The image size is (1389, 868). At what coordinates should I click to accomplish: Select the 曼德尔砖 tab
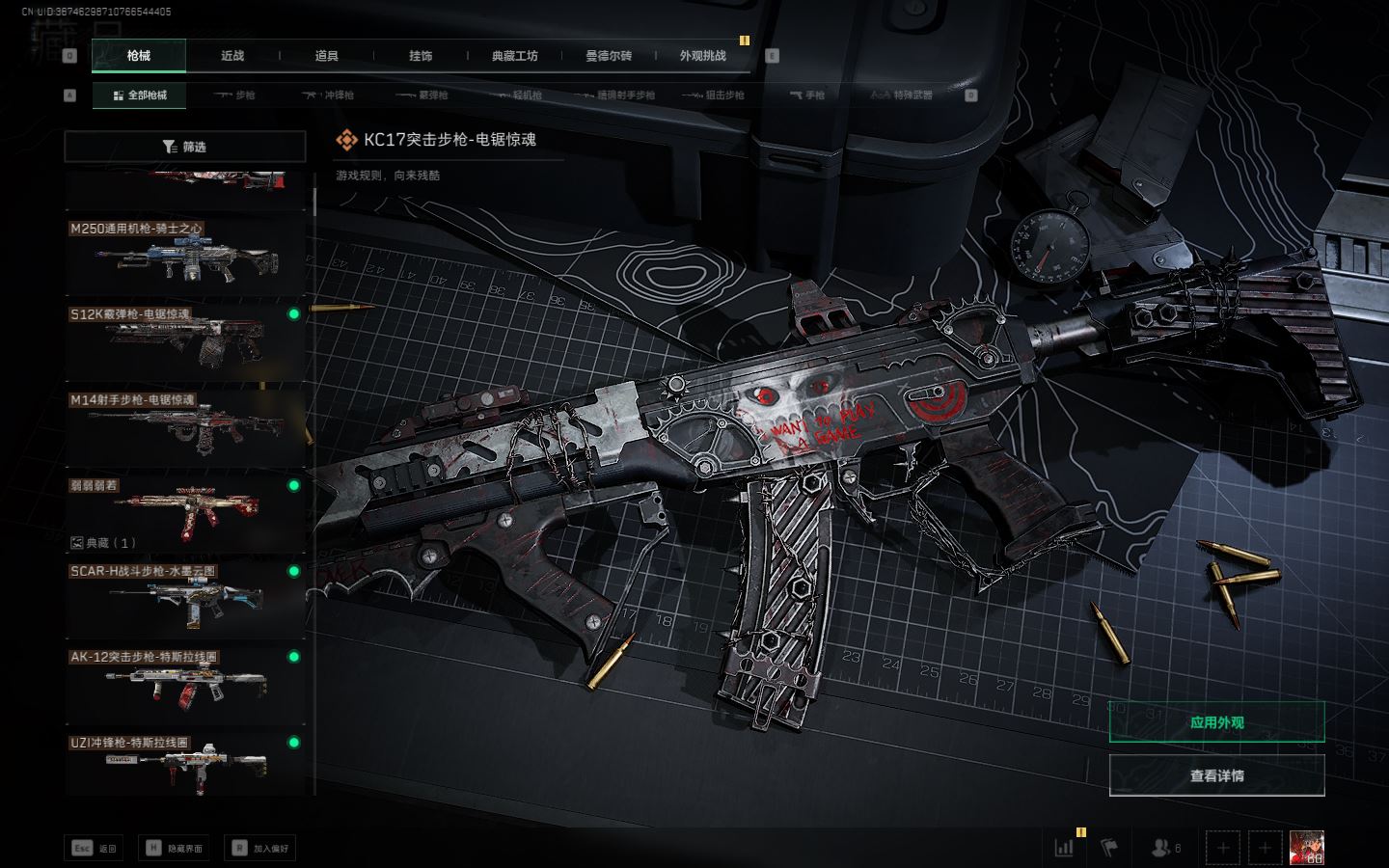point(609,56)
